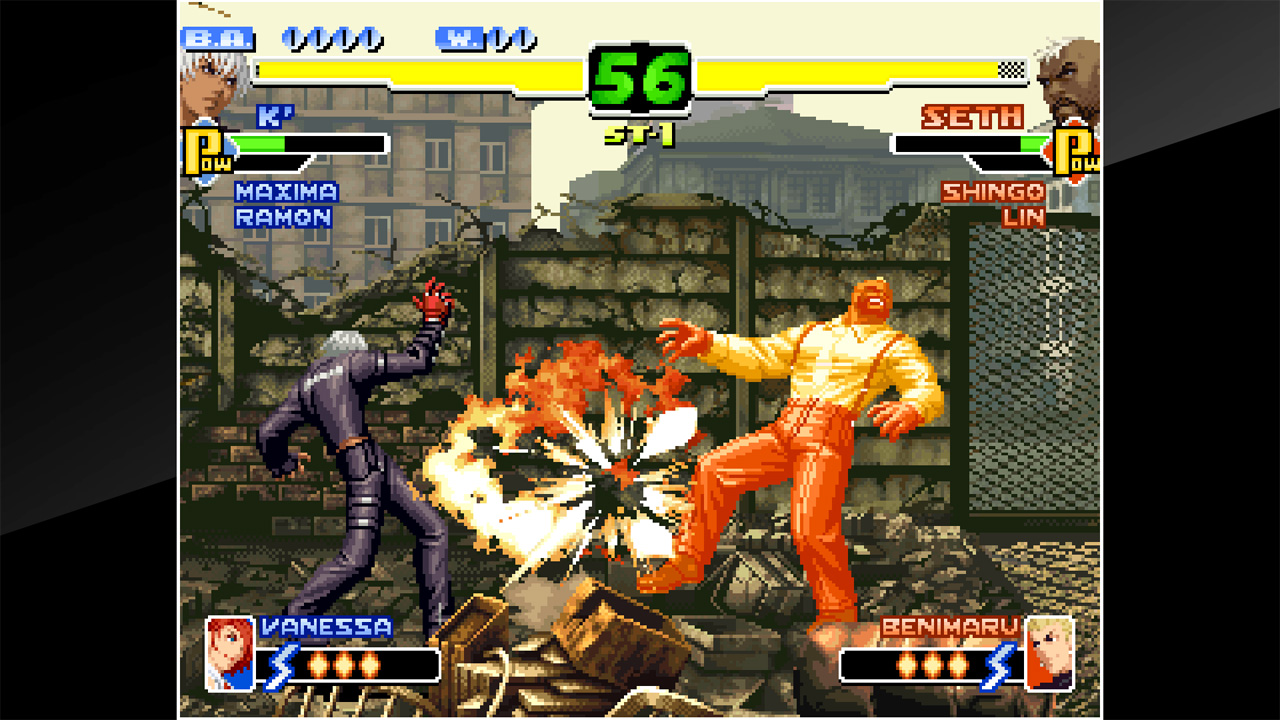Click Seth's portrait in top right corner

1070,75
